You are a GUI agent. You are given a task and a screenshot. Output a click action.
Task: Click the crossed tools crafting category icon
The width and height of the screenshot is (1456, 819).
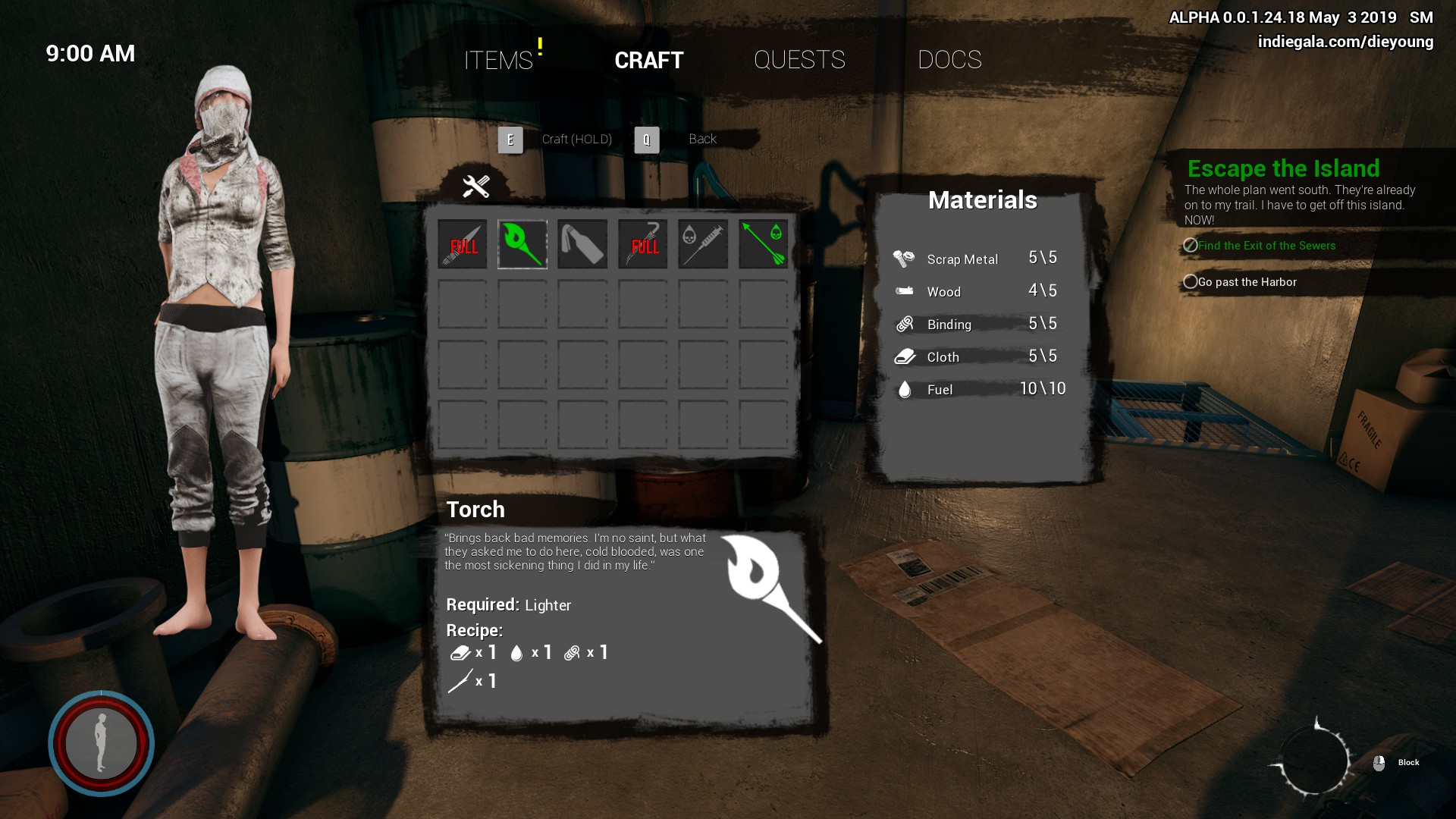tap(476, 186)
